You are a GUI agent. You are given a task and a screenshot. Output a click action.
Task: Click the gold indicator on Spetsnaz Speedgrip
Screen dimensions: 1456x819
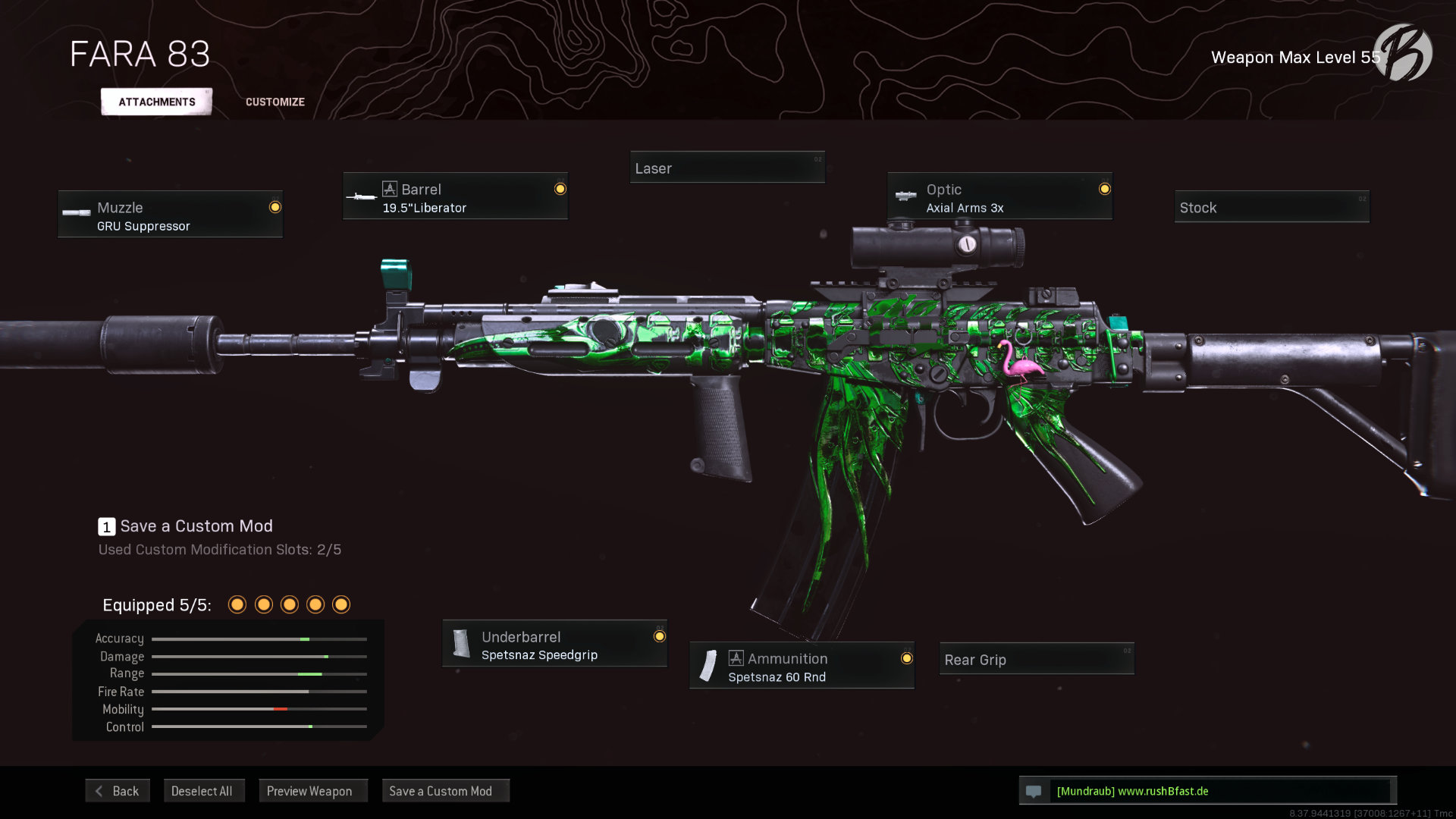click(658, 635)
